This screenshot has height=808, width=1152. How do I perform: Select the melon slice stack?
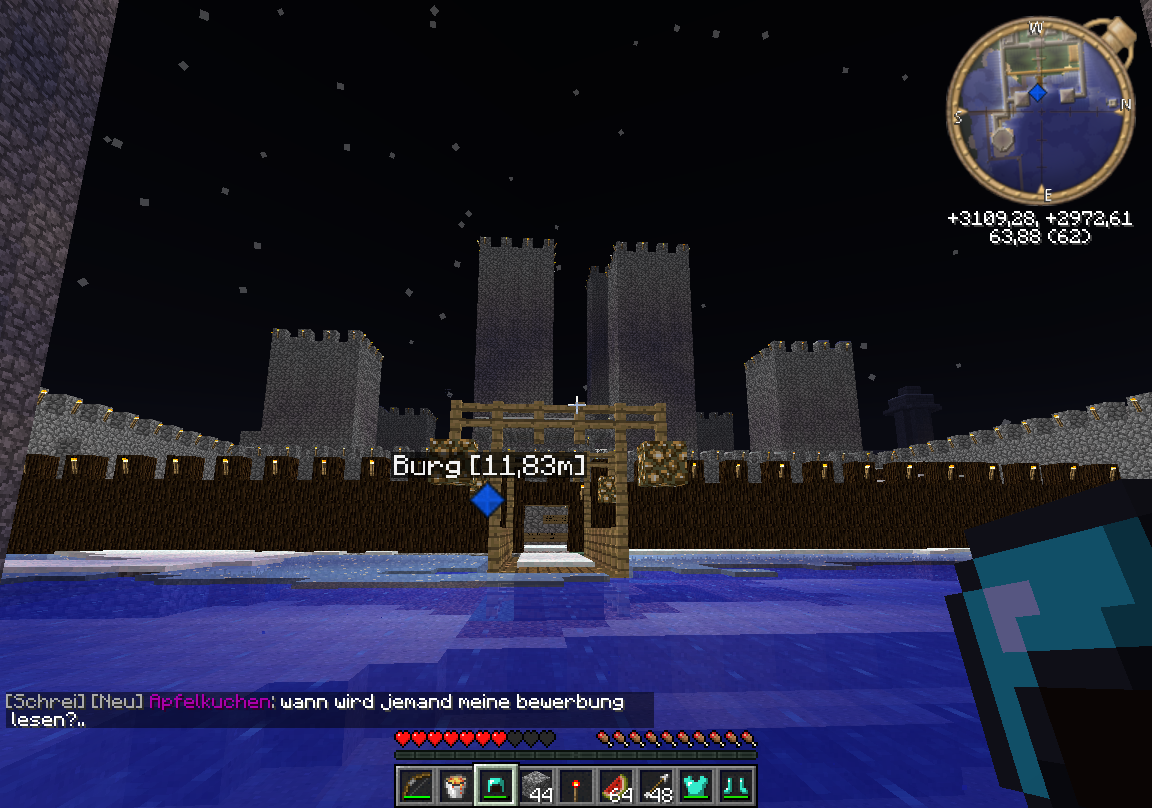click(x=617, y=786)
